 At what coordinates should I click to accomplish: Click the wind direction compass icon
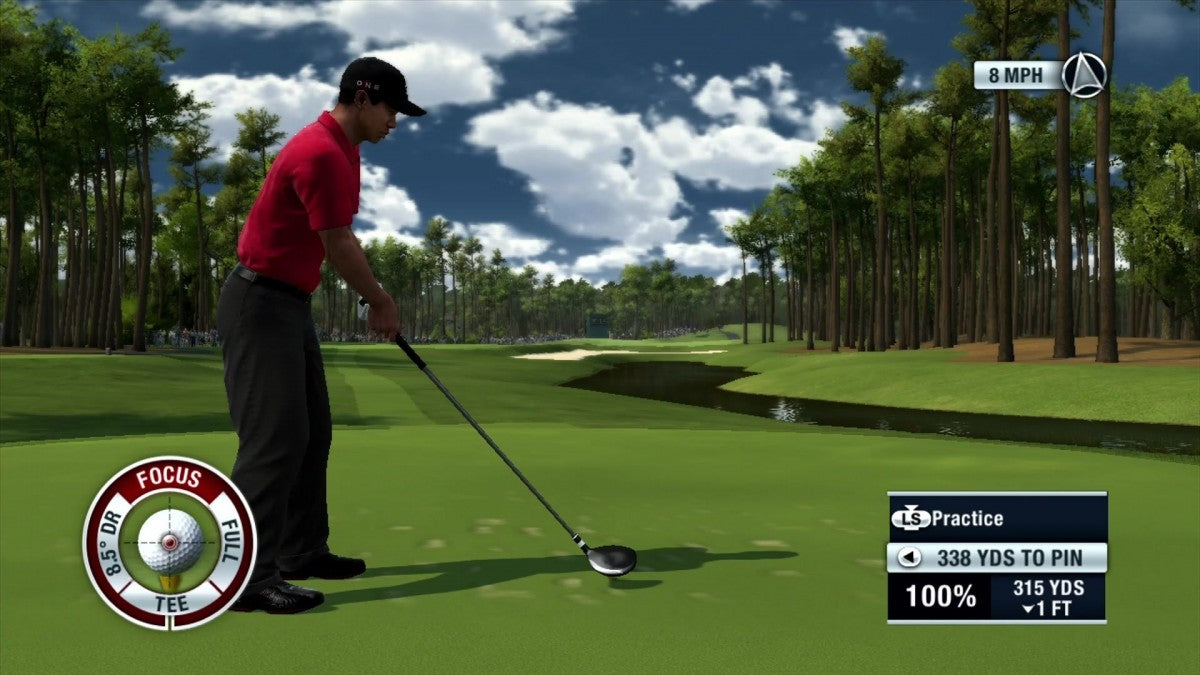coord(1084,75)
